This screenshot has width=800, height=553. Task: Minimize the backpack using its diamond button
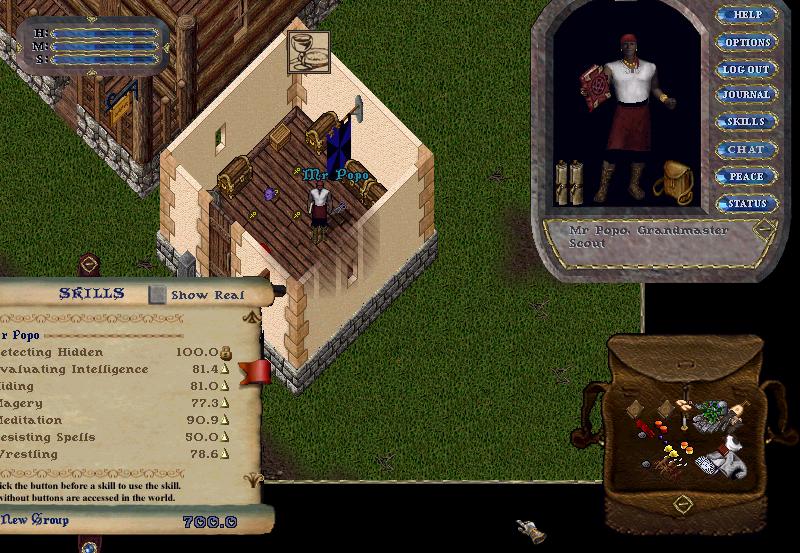tap(683, 501)
